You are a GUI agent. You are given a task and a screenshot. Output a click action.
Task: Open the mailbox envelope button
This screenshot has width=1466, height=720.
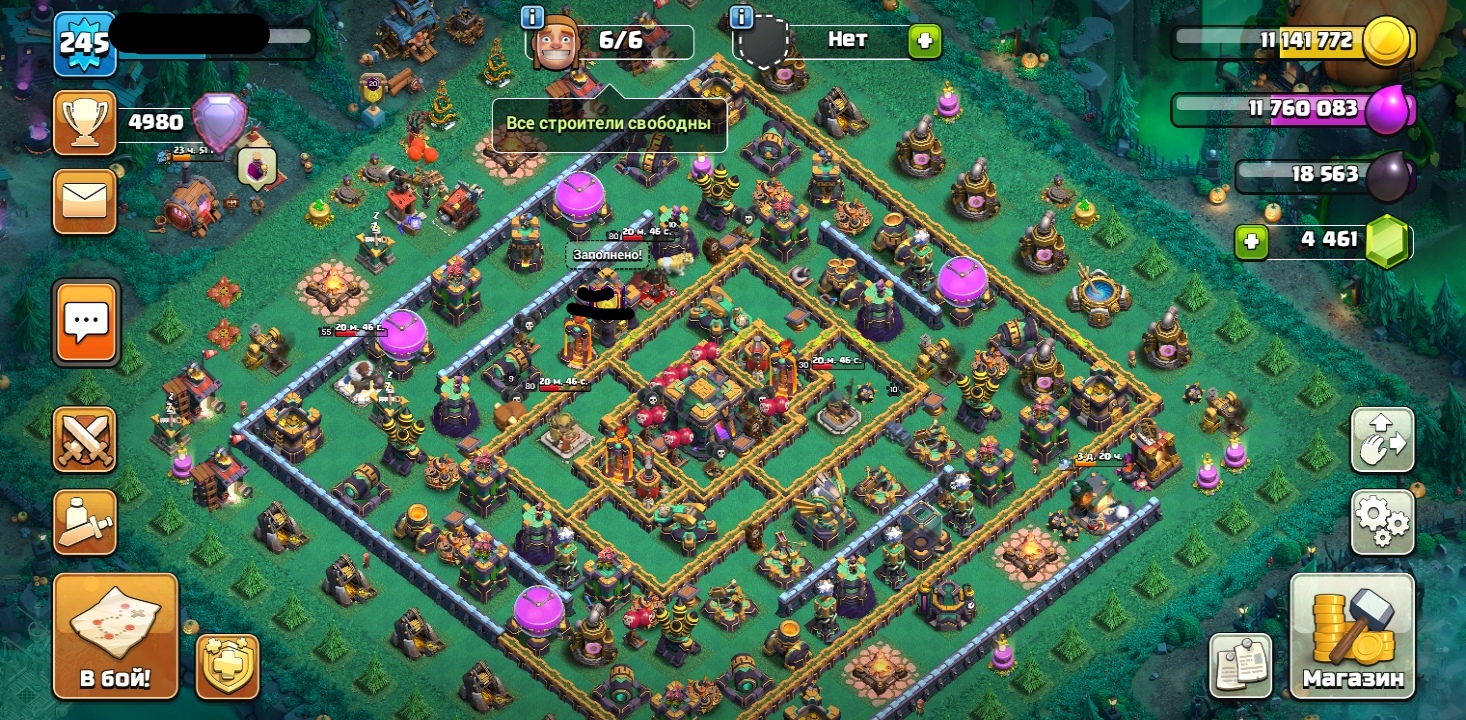tap(84, 202)
